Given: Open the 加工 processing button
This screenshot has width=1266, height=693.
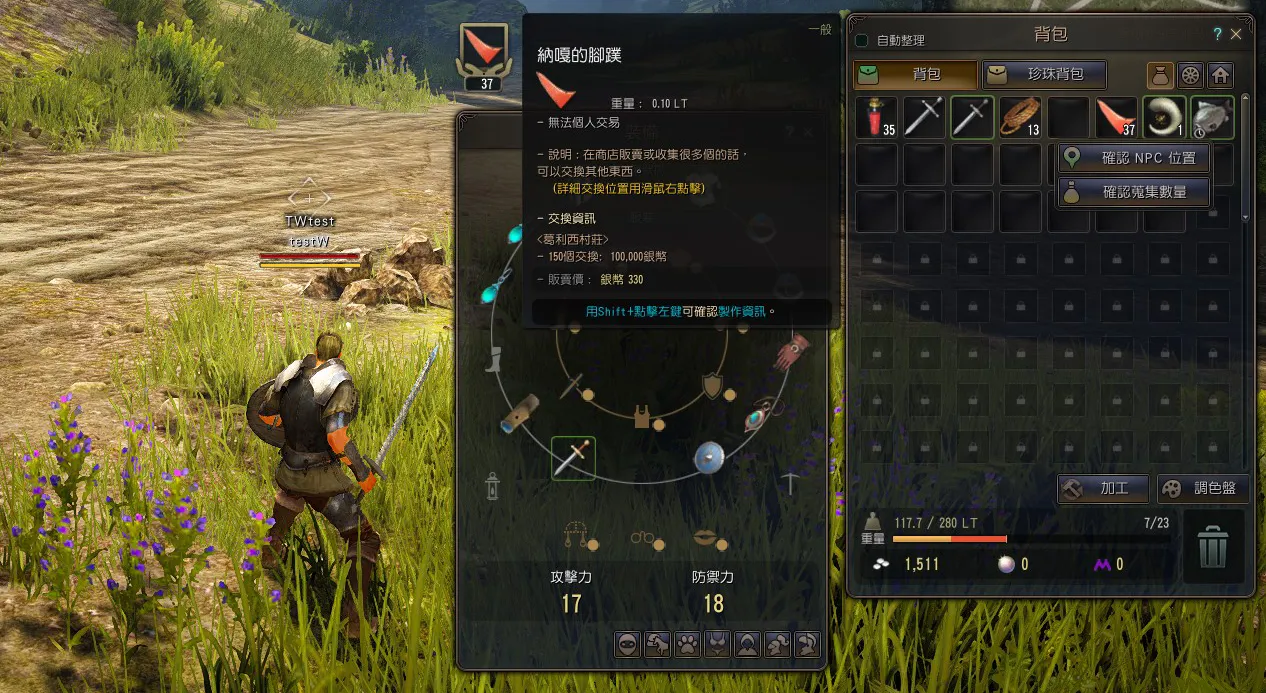Looking at the screenshot, I should pyautogui.click(x=1102, y=489).
